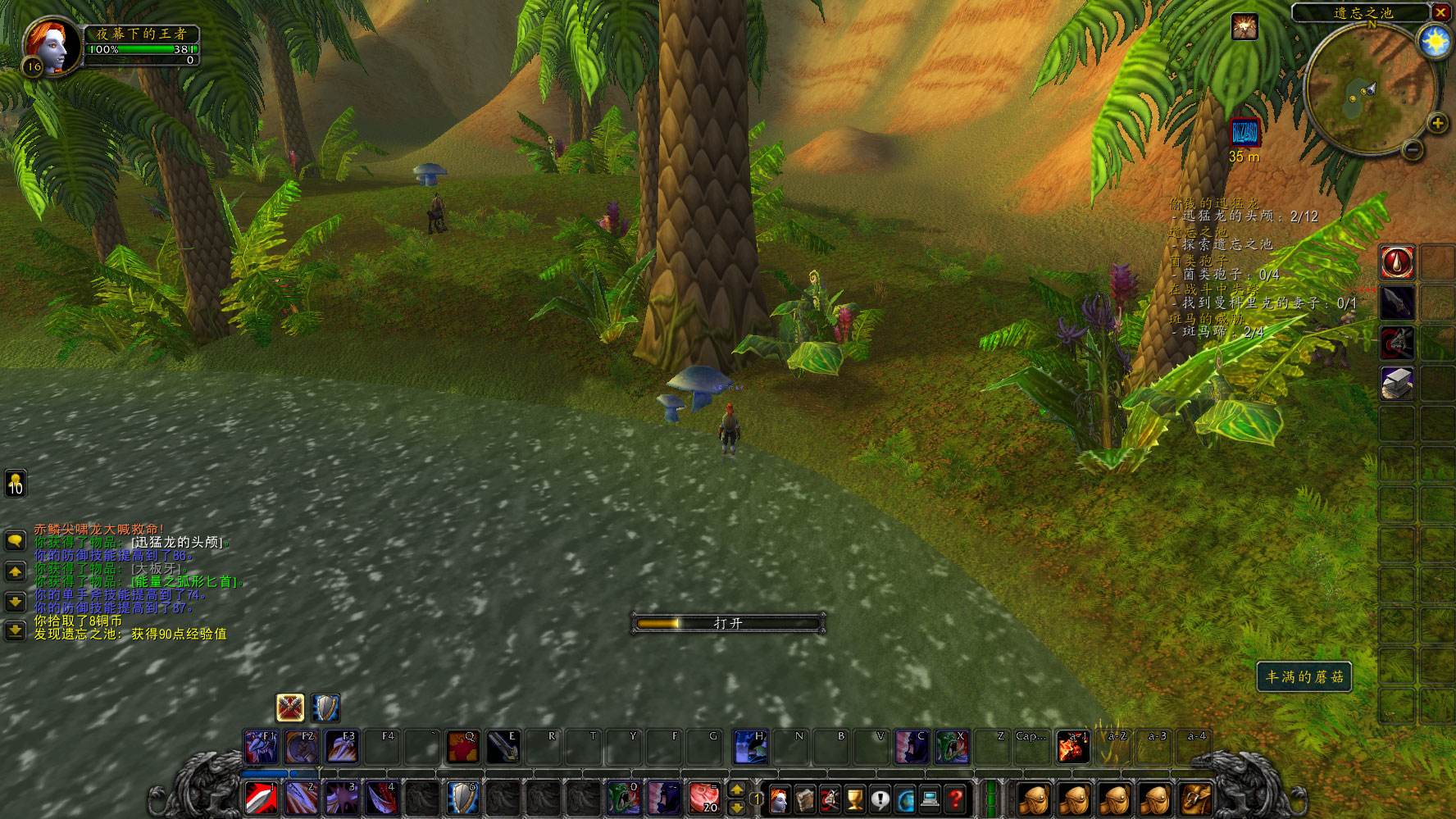Image resolution: width=1456 pixels, height=819 pixels.
Task: Open help with the red question mark
Action: click(x=956, y=798)
